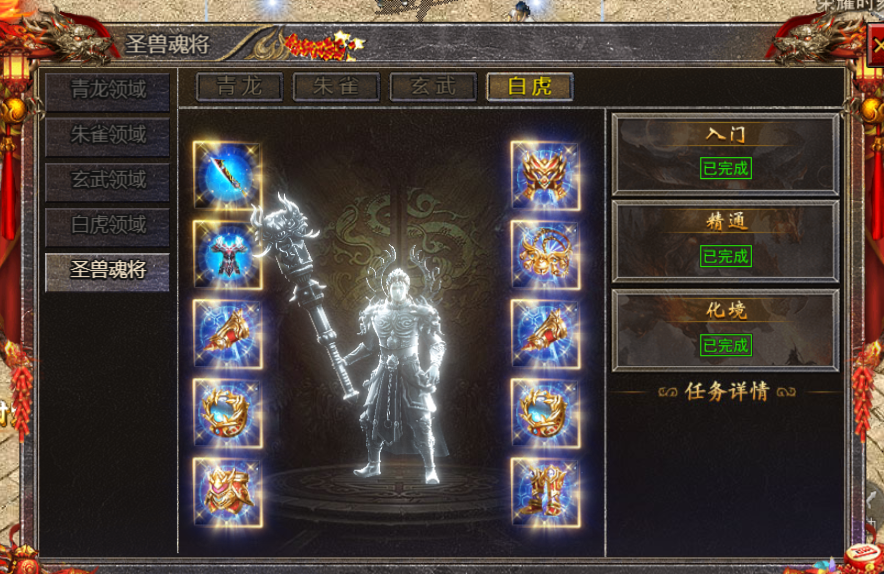This screenshot has height=574, width=884.
Task: Select 朱雀领域 in the side menu
Action: (107, 136)
